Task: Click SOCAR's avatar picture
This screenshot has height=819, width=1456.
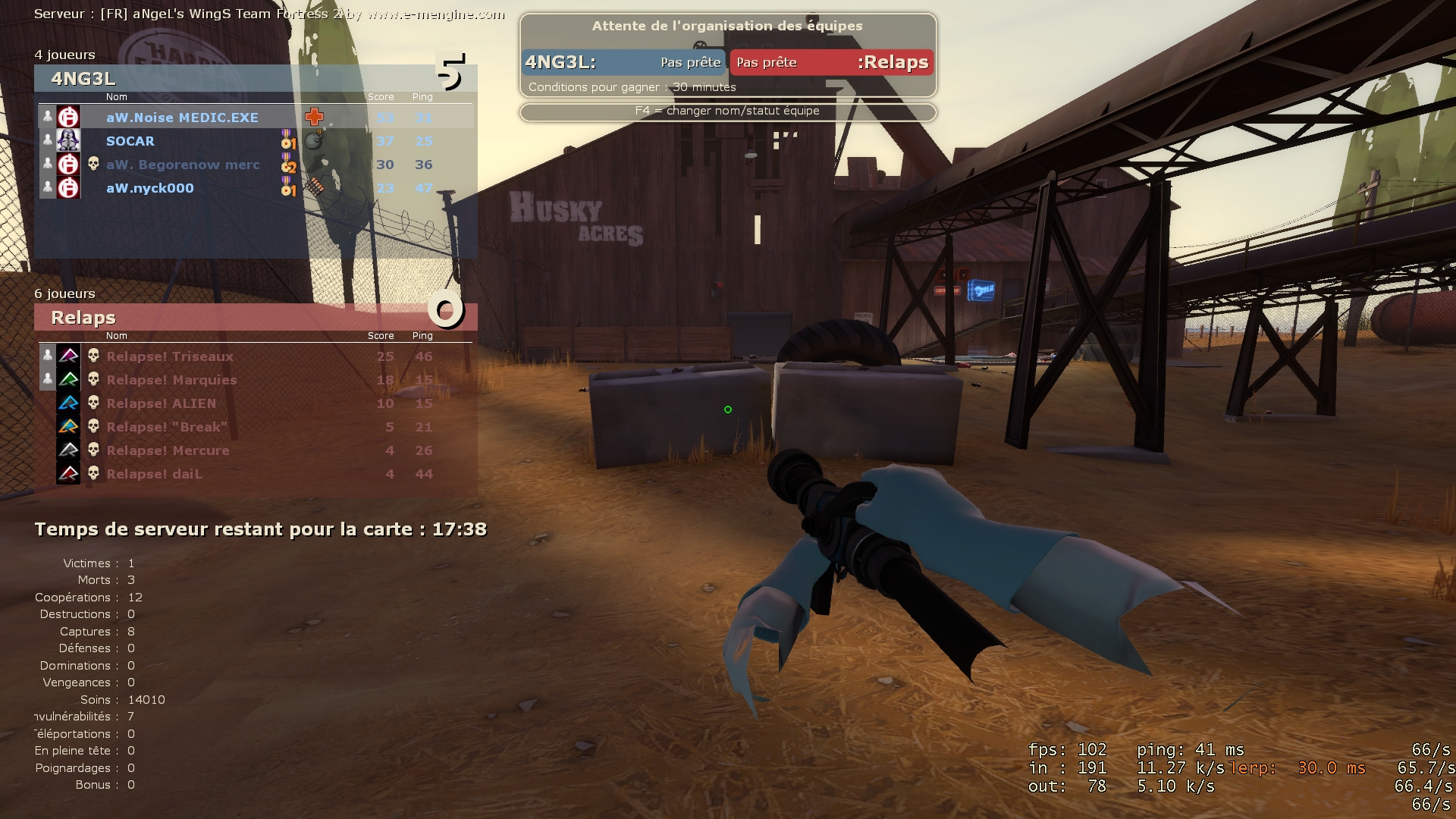Action: pyautogui.click(x=68, y=141)
